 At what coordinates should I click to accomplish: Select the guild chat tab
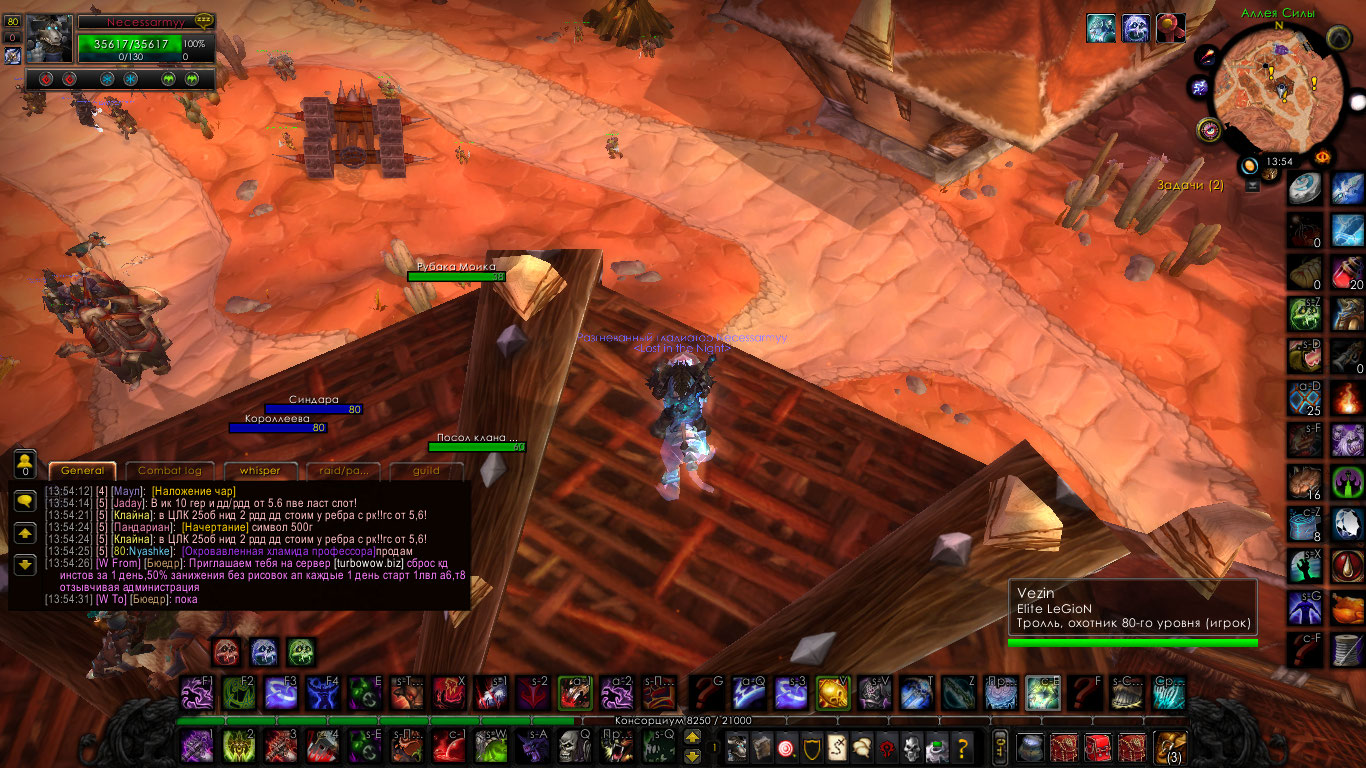[x=427, y=471]
